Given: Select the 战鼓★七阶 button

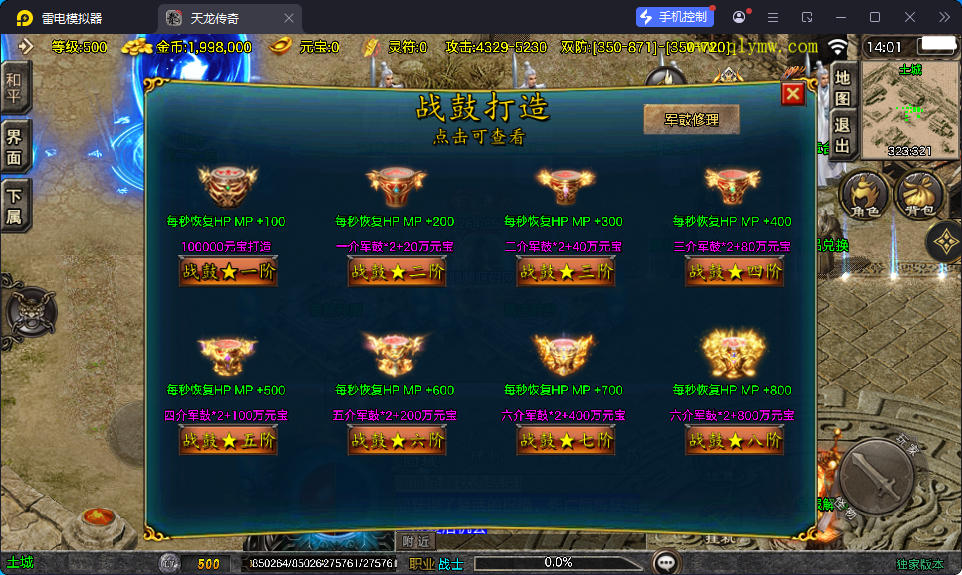Looking at the screenshot, I should coord(565,440).
